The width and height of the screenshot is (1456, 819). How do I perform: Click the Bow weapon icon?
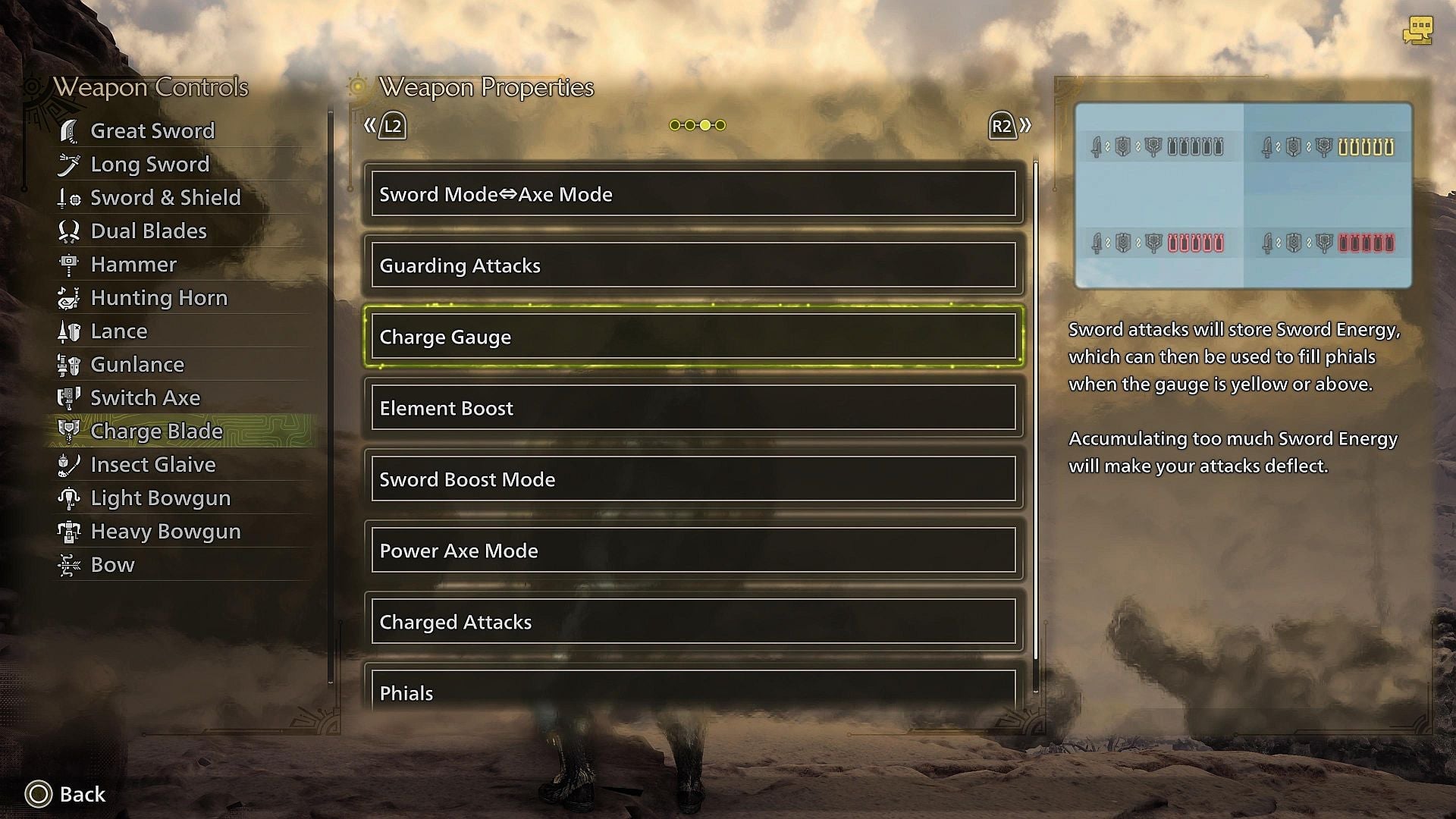coord(71,564)
